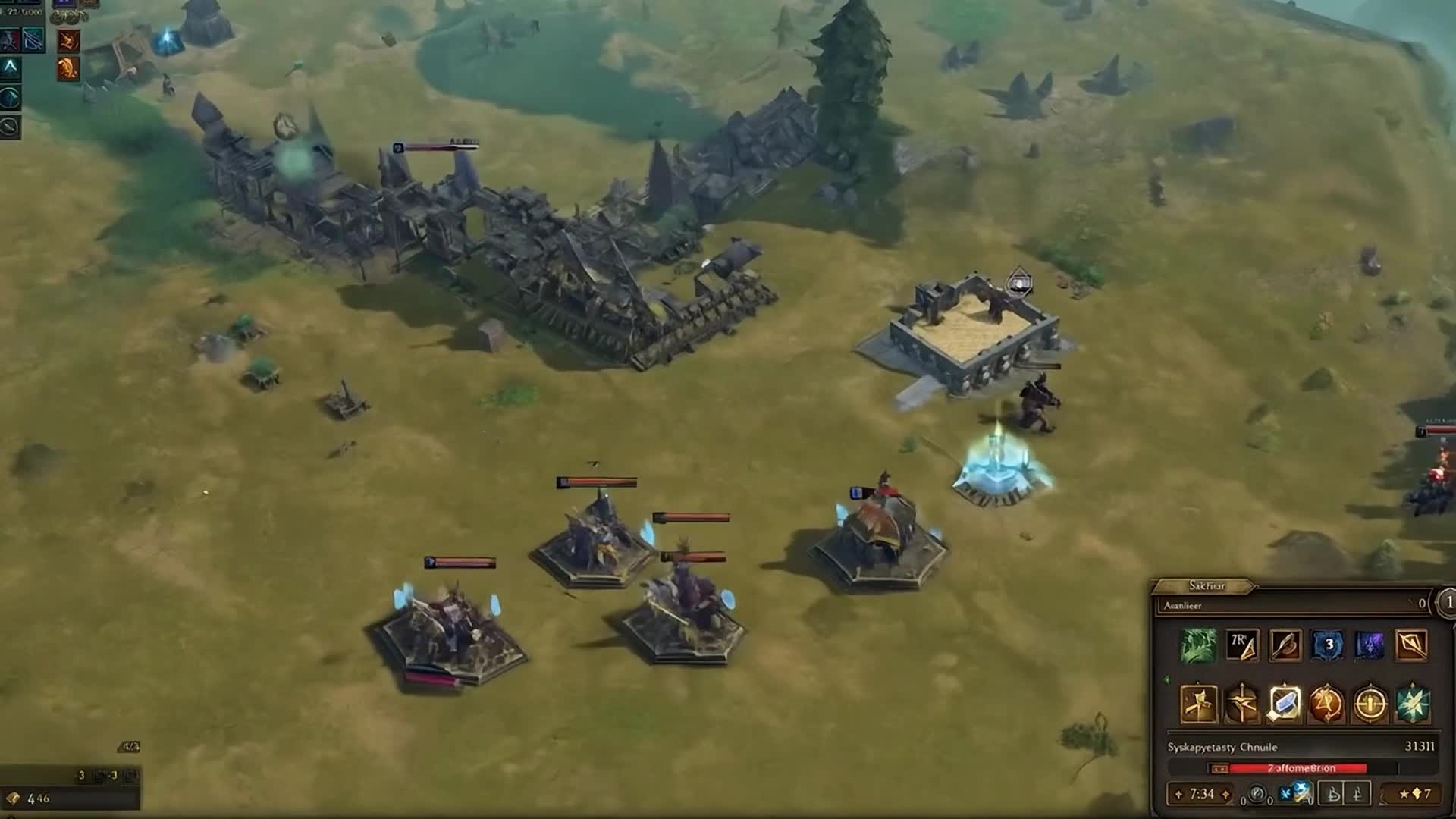Image resolution: width=1456 pixels, height=819 pixels.
Task: Activate the golden leaping figure ability
Action: pos(1199,704)
